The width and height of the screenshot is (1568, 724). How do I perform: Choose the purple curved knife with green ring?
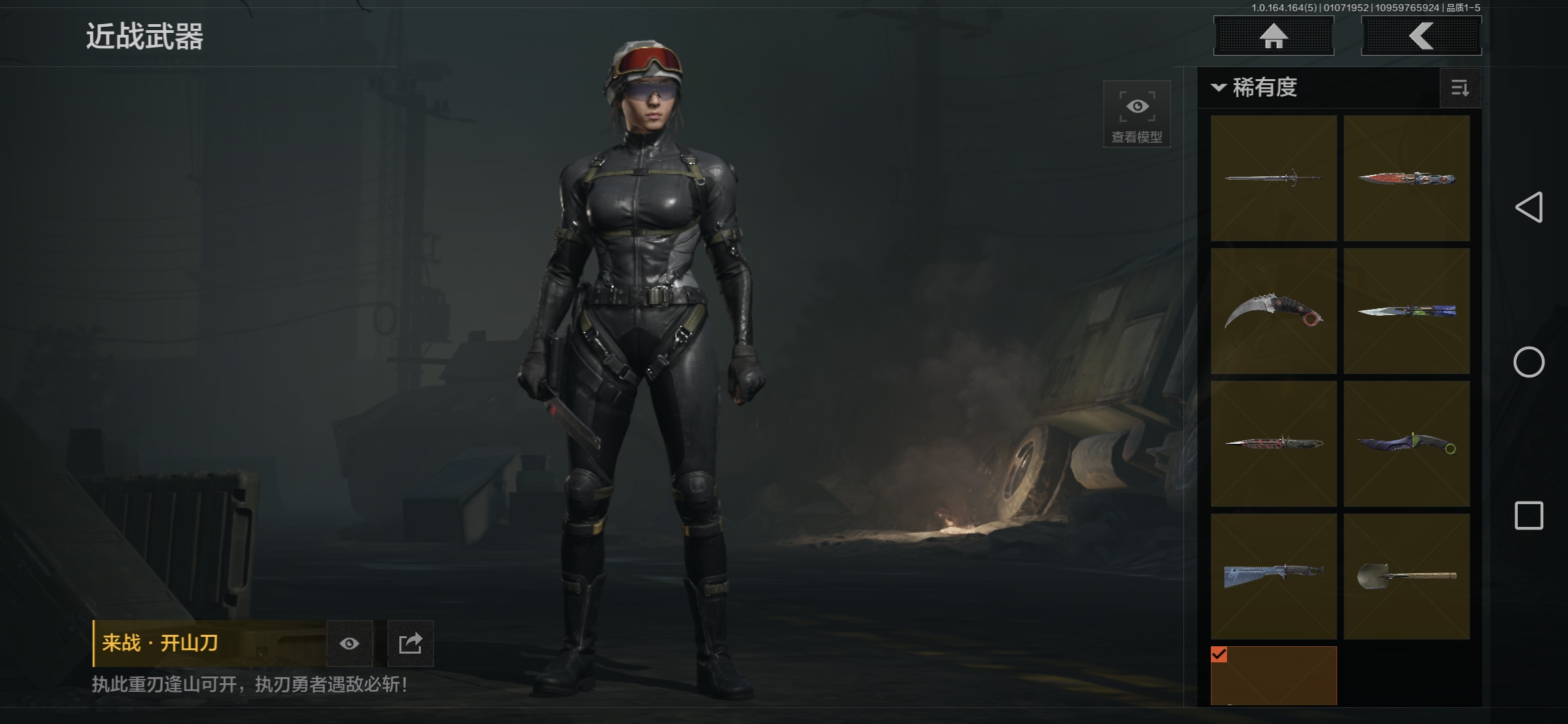click(1407, 444)
